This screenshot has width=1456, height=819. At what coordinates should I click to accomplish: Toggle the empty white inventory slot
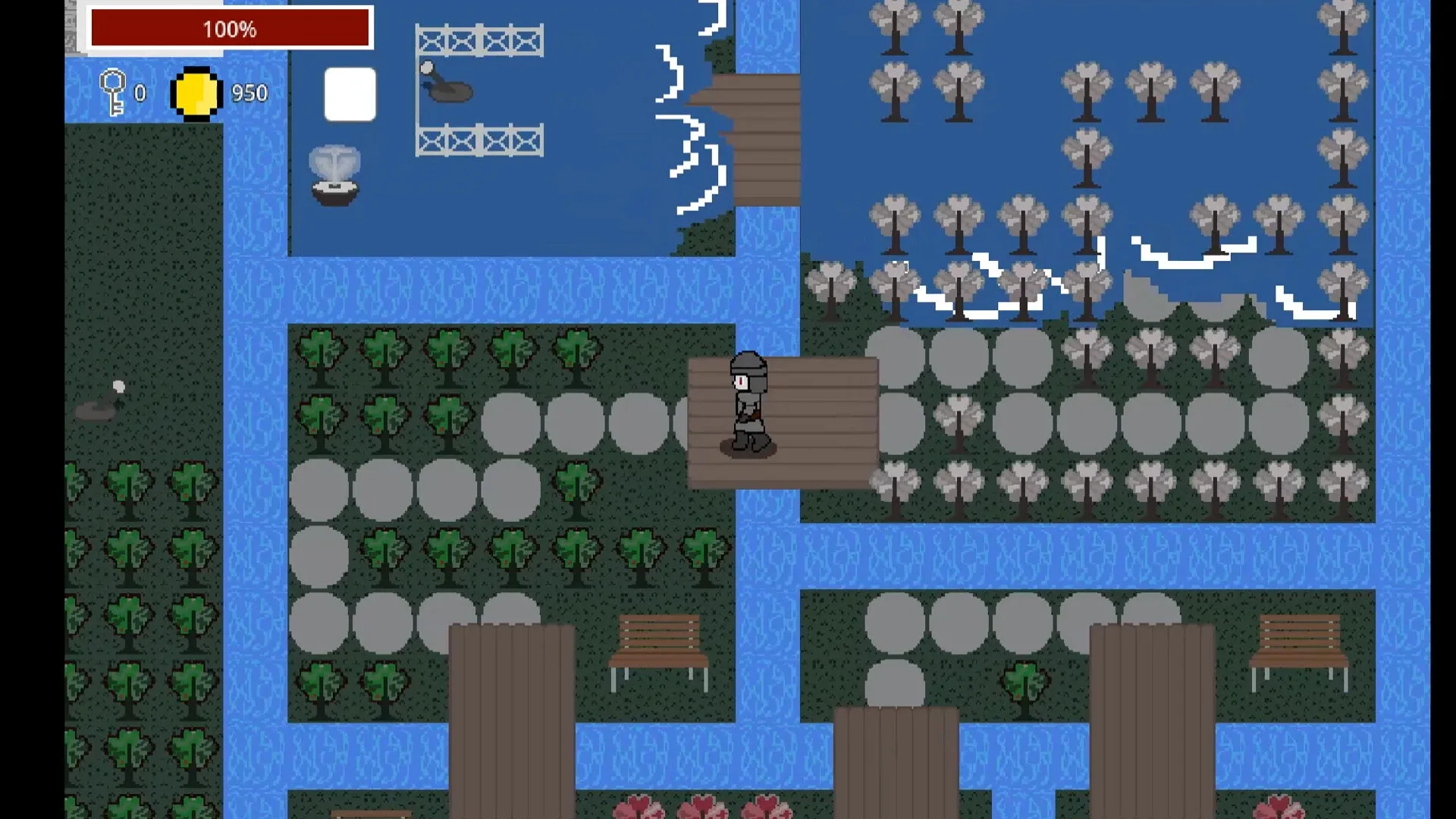(350, 93)
